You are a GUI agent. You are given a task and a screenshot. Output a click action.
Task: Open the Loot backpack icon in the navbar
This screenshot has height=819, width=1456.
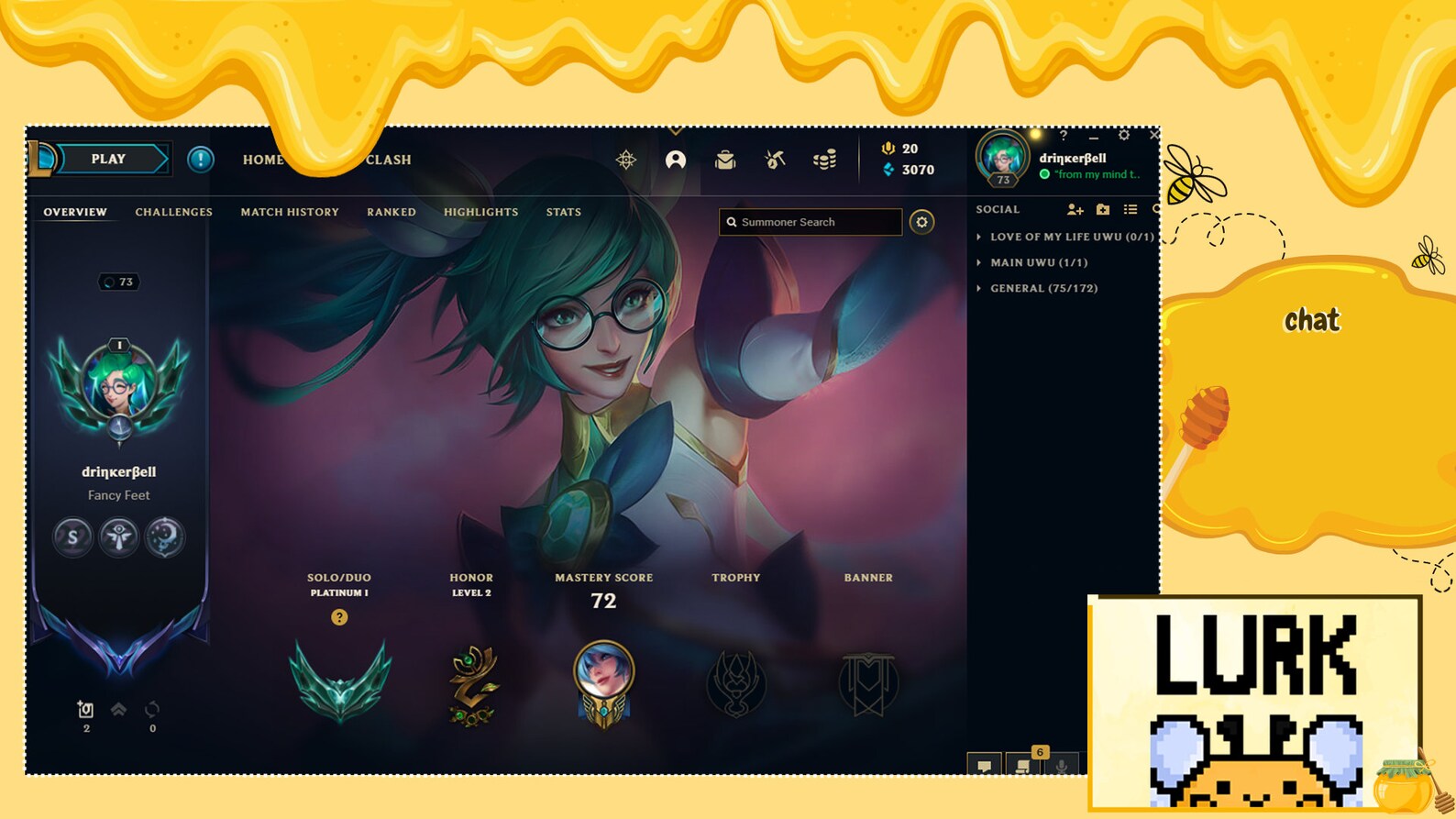coord(725,160)
